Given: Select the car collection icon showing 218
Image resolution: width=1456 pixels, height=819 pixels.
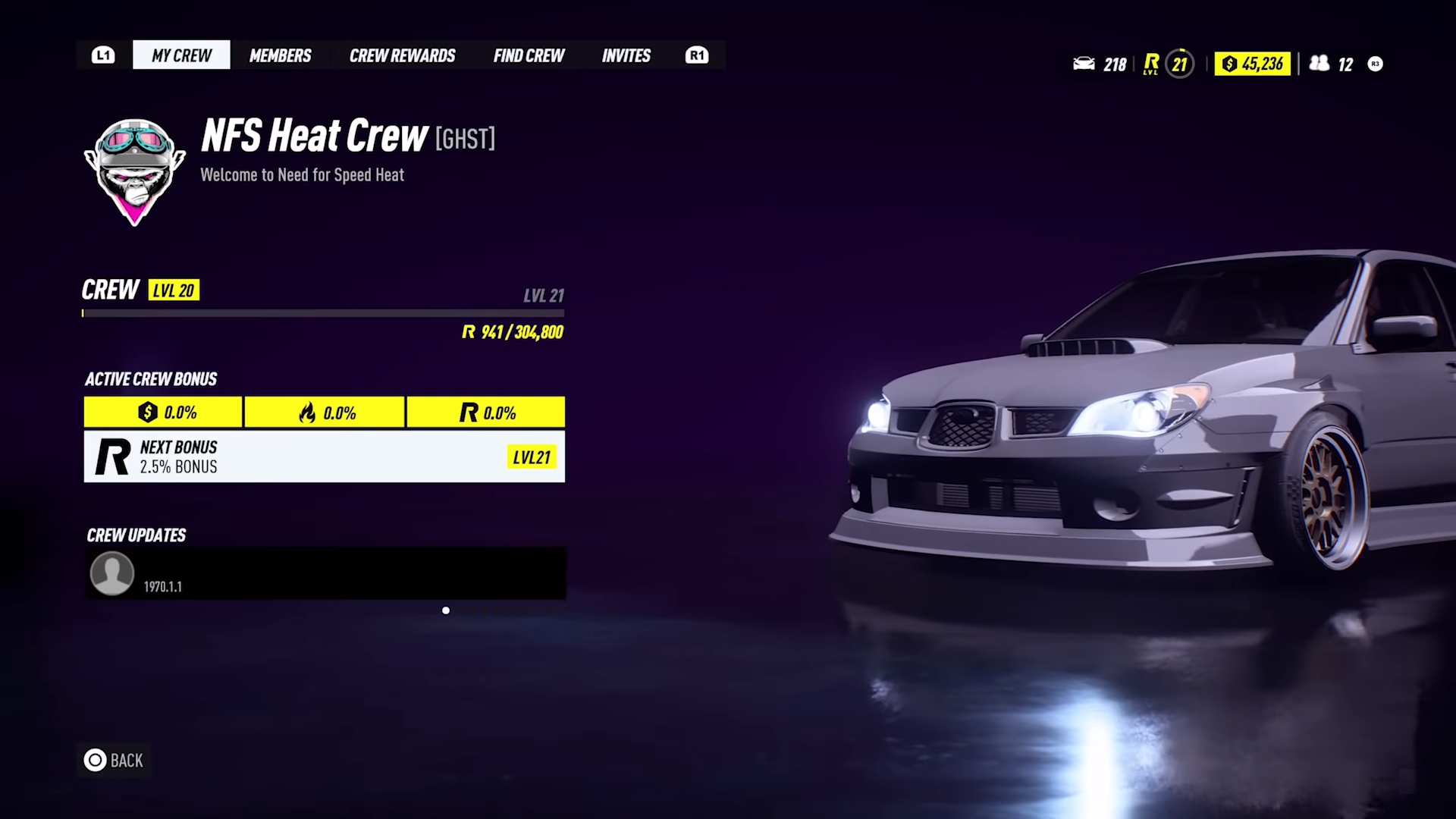Looking at the screenshot, I should click(x=1086, y=64).
